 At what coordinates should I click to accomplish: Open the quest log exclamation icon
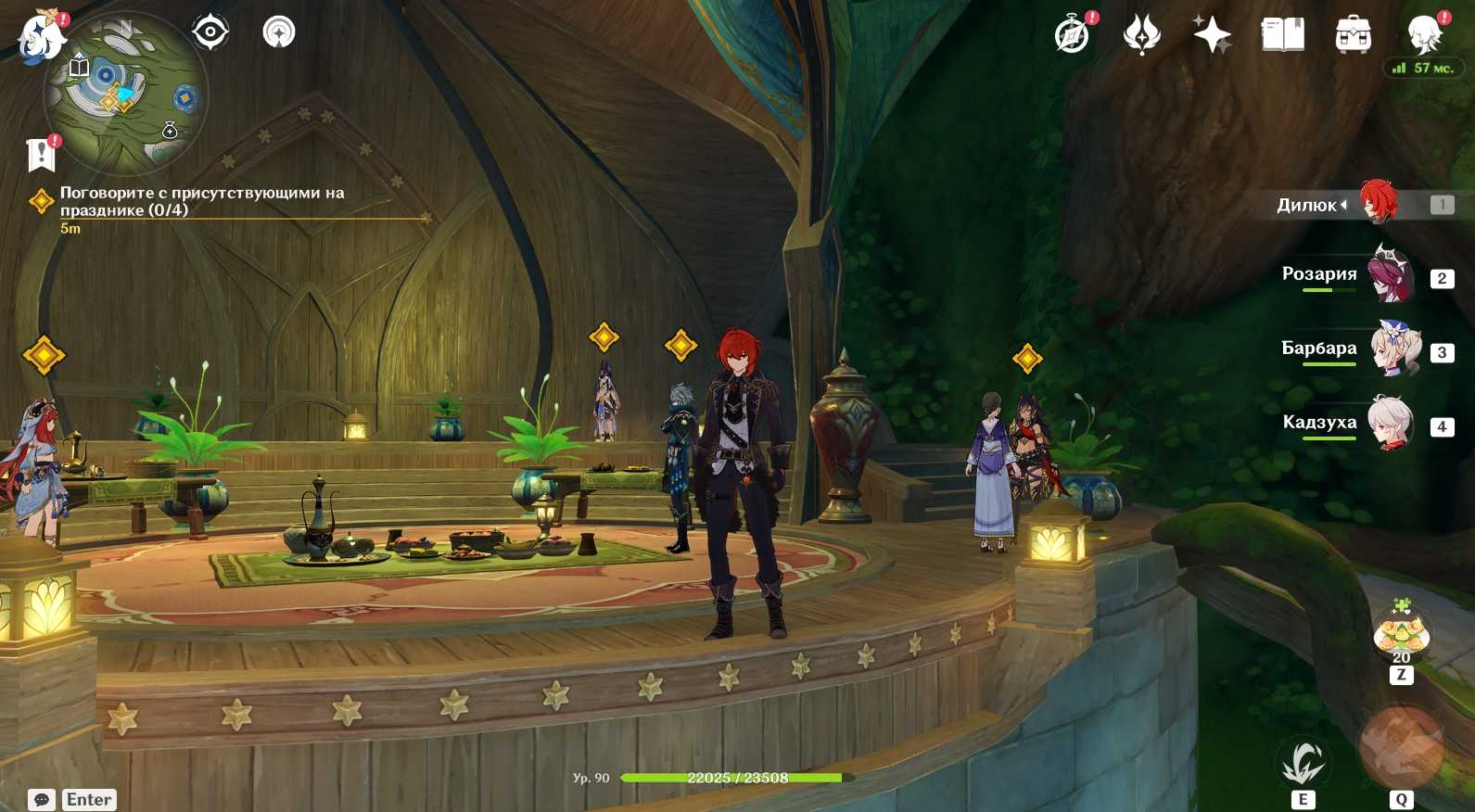click(42, 154)
